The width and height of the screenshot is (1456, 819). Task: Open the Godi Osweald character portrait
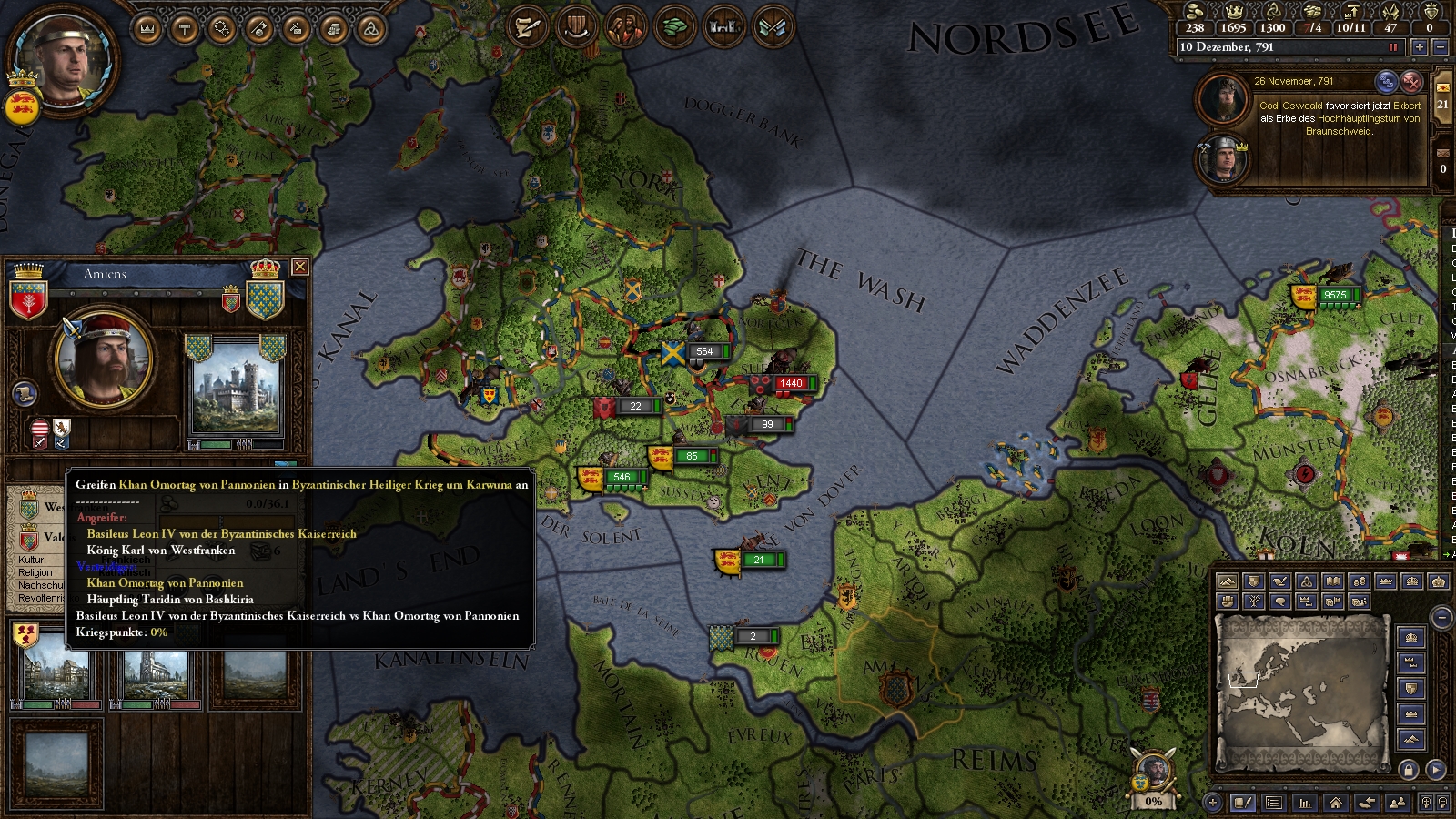(1222, 98)
